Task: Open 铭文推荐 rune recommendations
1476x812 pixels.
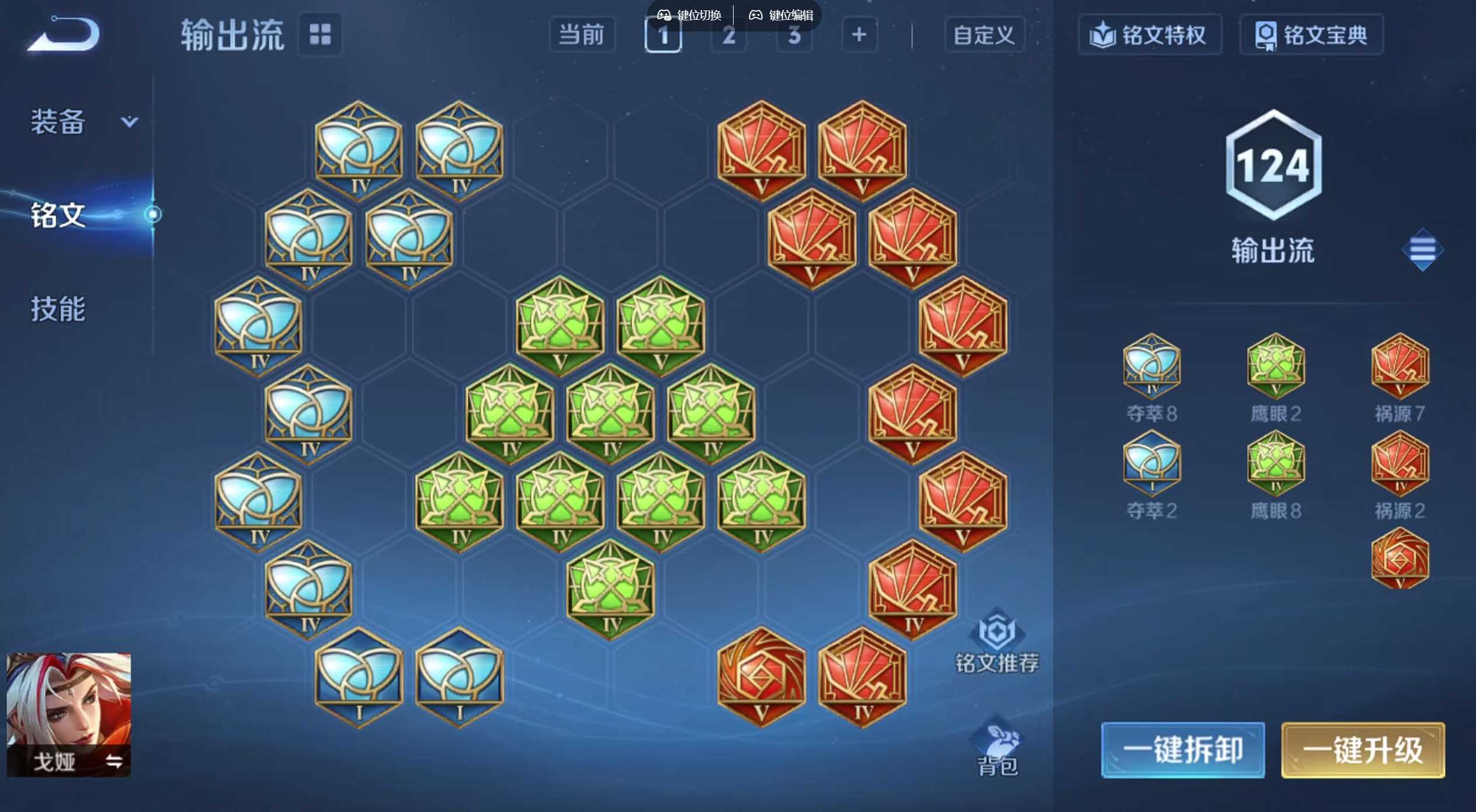Action: pos(996,642)
